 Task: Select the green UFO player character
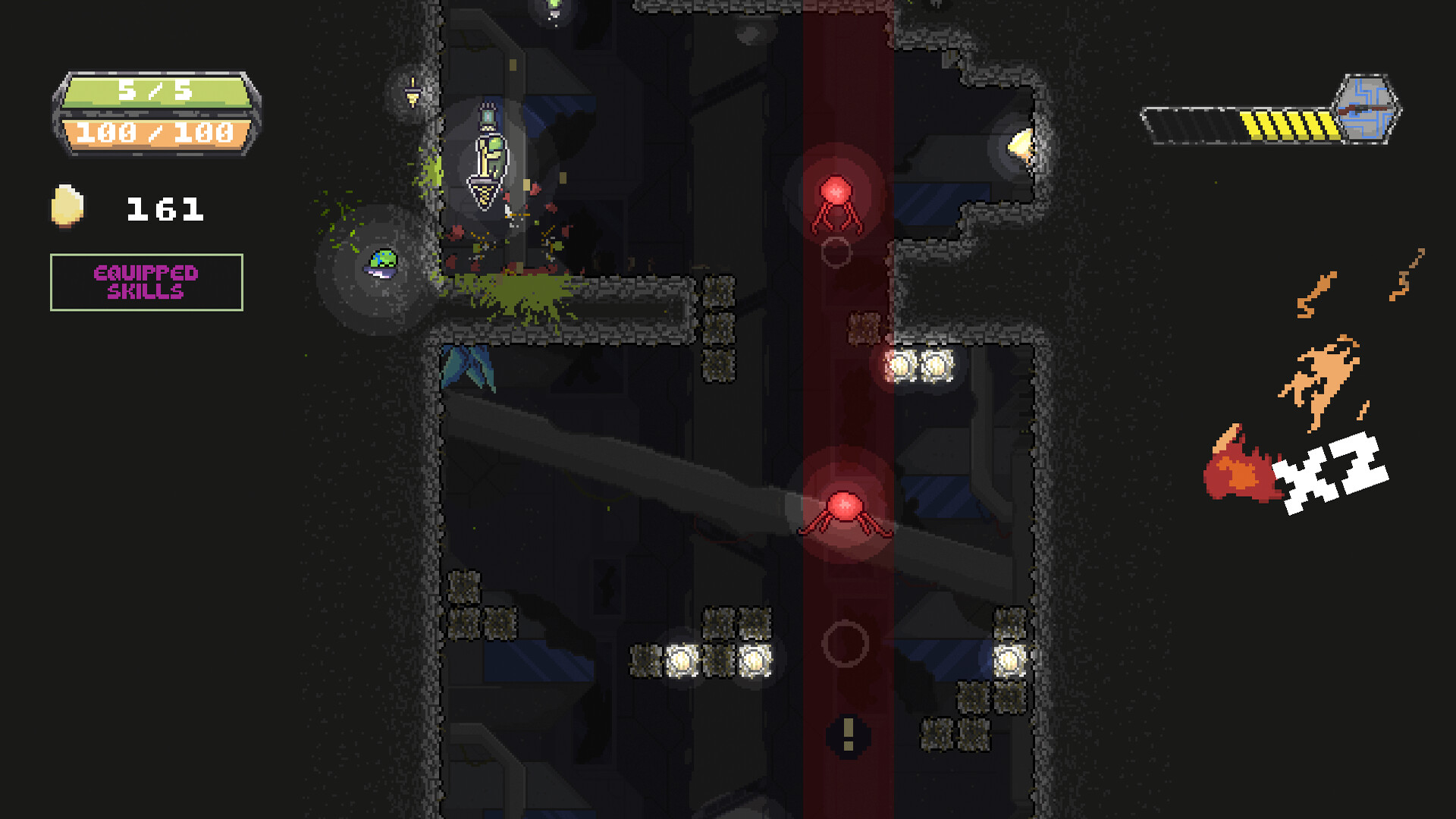click(381, 261)
